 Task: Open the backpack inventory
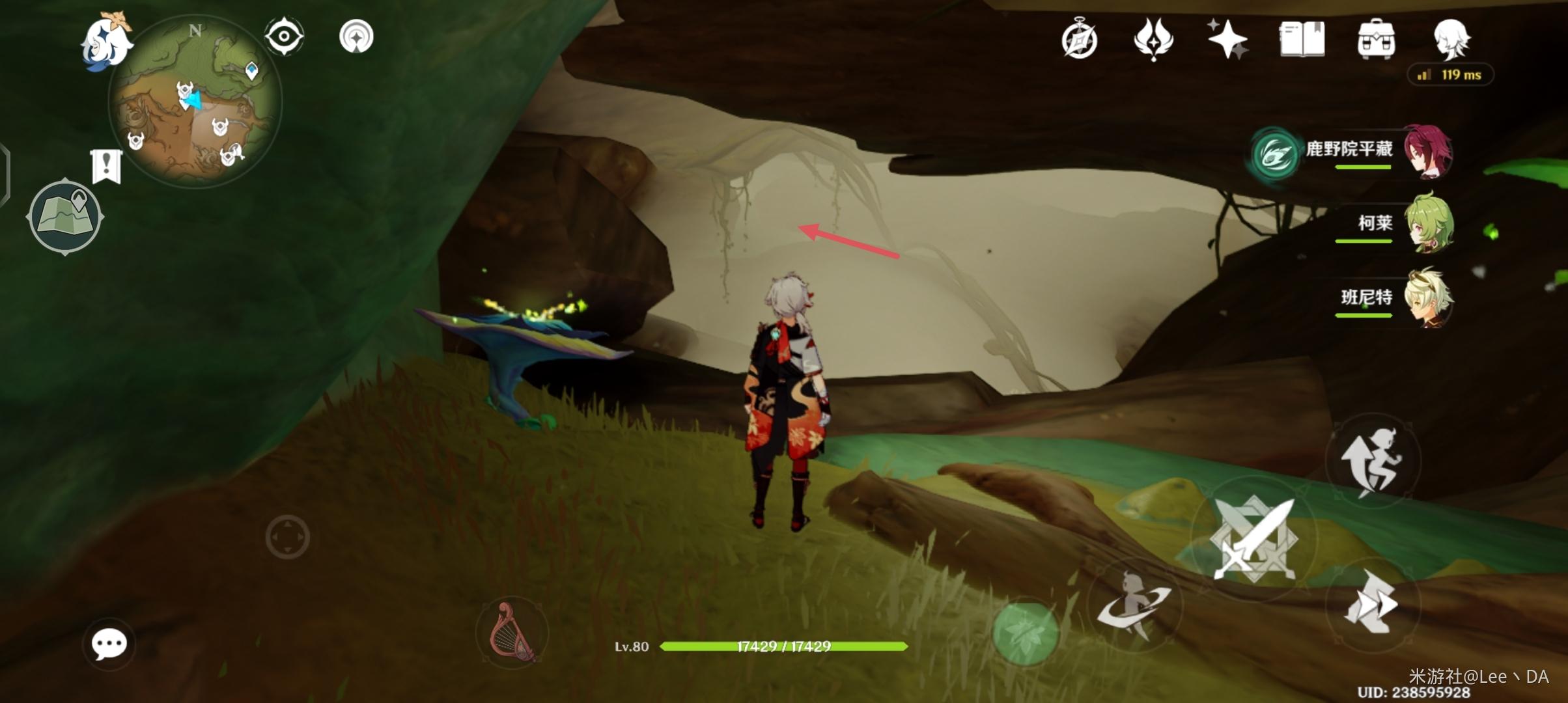[1375, 39]
